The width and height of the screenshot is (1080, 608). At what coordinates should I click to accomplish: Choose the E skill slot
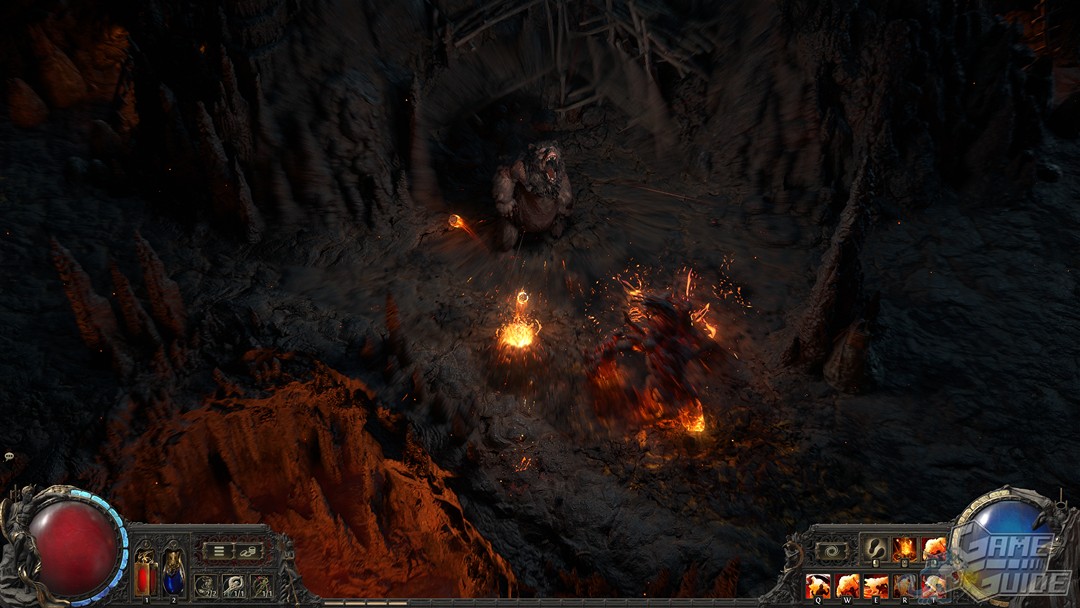tap(876, 585)
